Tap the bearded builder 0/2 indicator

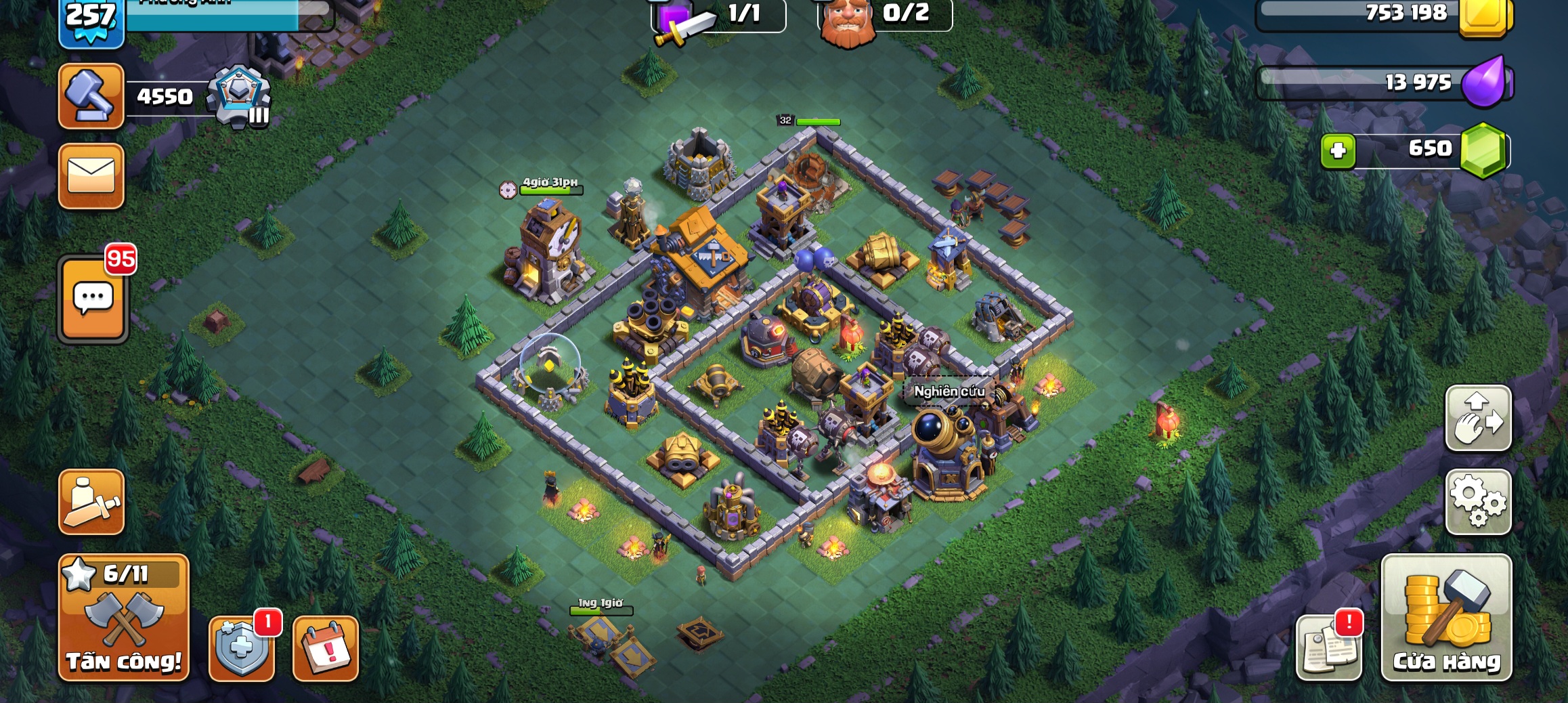tap(884, 16)
